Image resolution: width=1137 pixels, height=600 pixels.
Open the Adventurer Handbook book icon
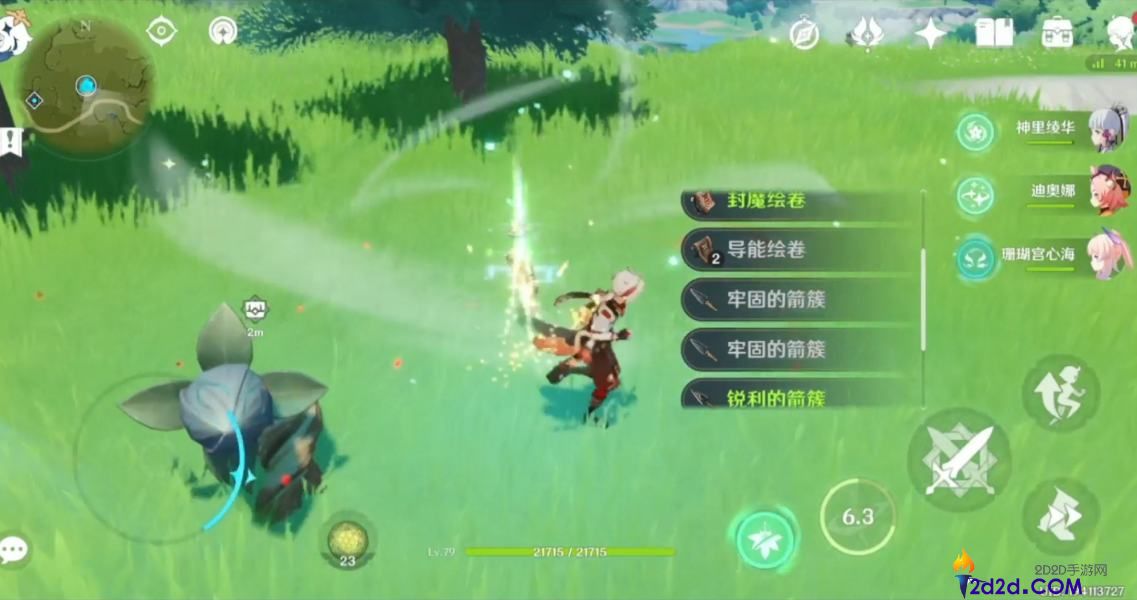point(992,34)
